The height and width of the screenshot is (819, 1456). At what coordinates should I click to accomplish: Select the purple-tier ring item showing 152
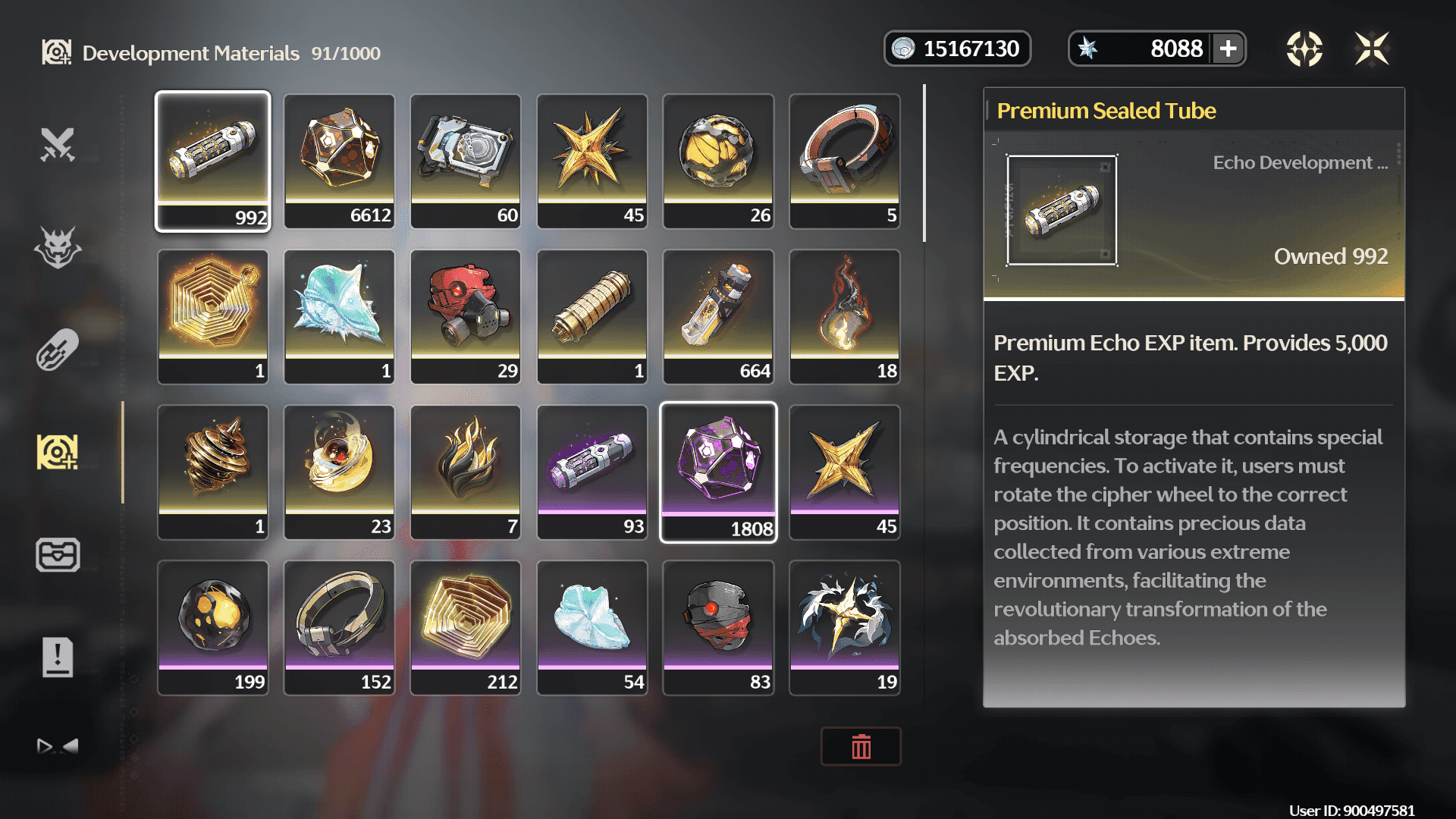coord(339,627)
